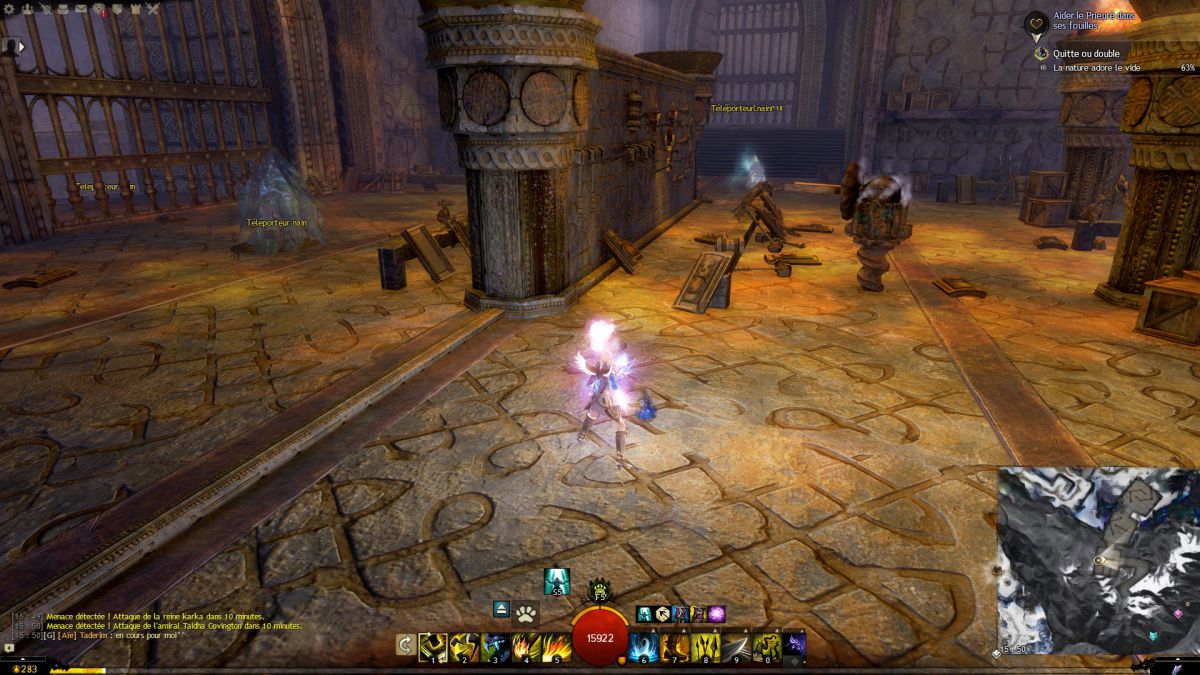
Task: Use the blue healing skill in slot 6
Action: tap(645, 646)
